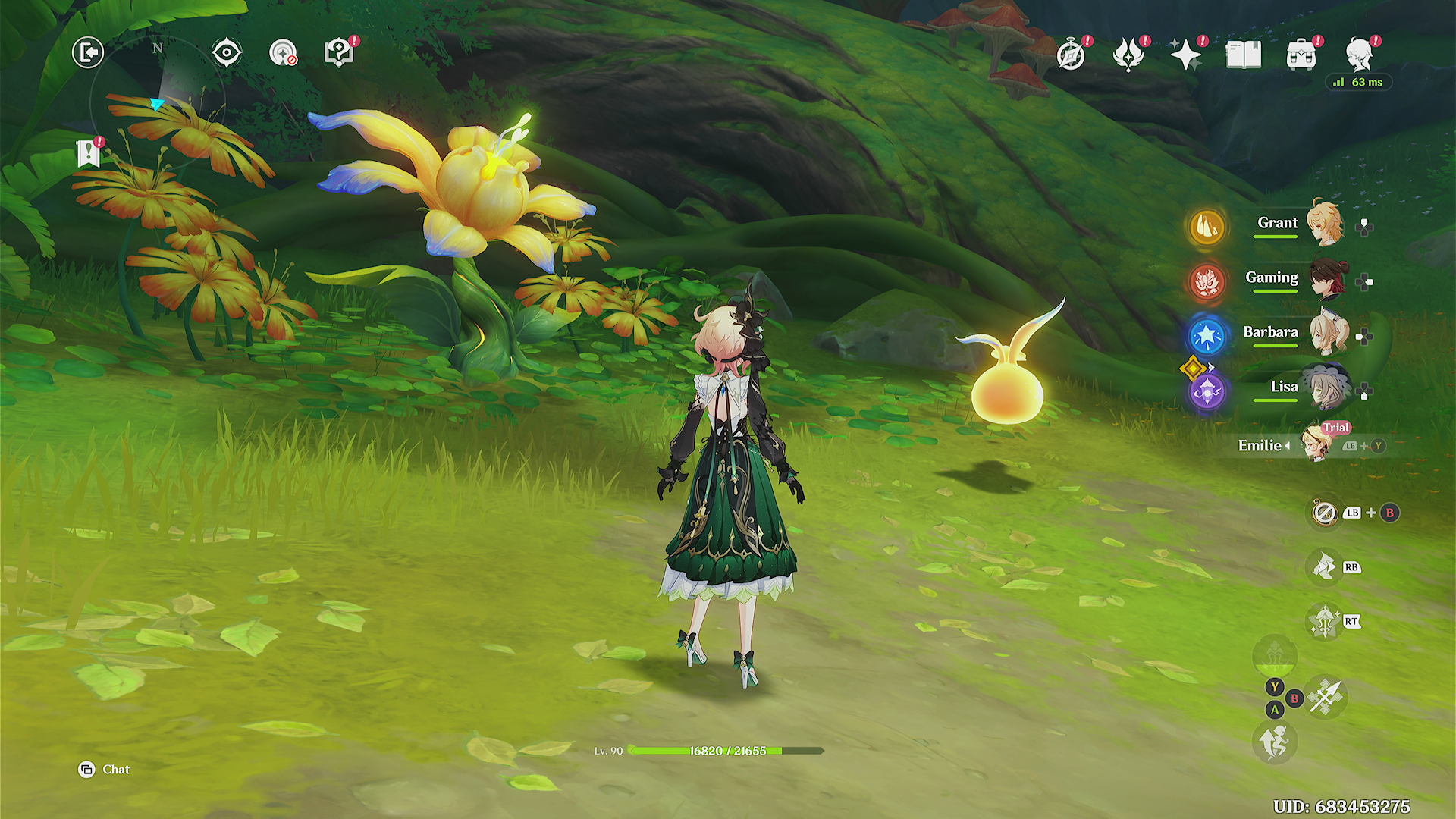Open the backpack inventory icon
The height and width of the screenshot is (819, 1456).
point(1301,55)
